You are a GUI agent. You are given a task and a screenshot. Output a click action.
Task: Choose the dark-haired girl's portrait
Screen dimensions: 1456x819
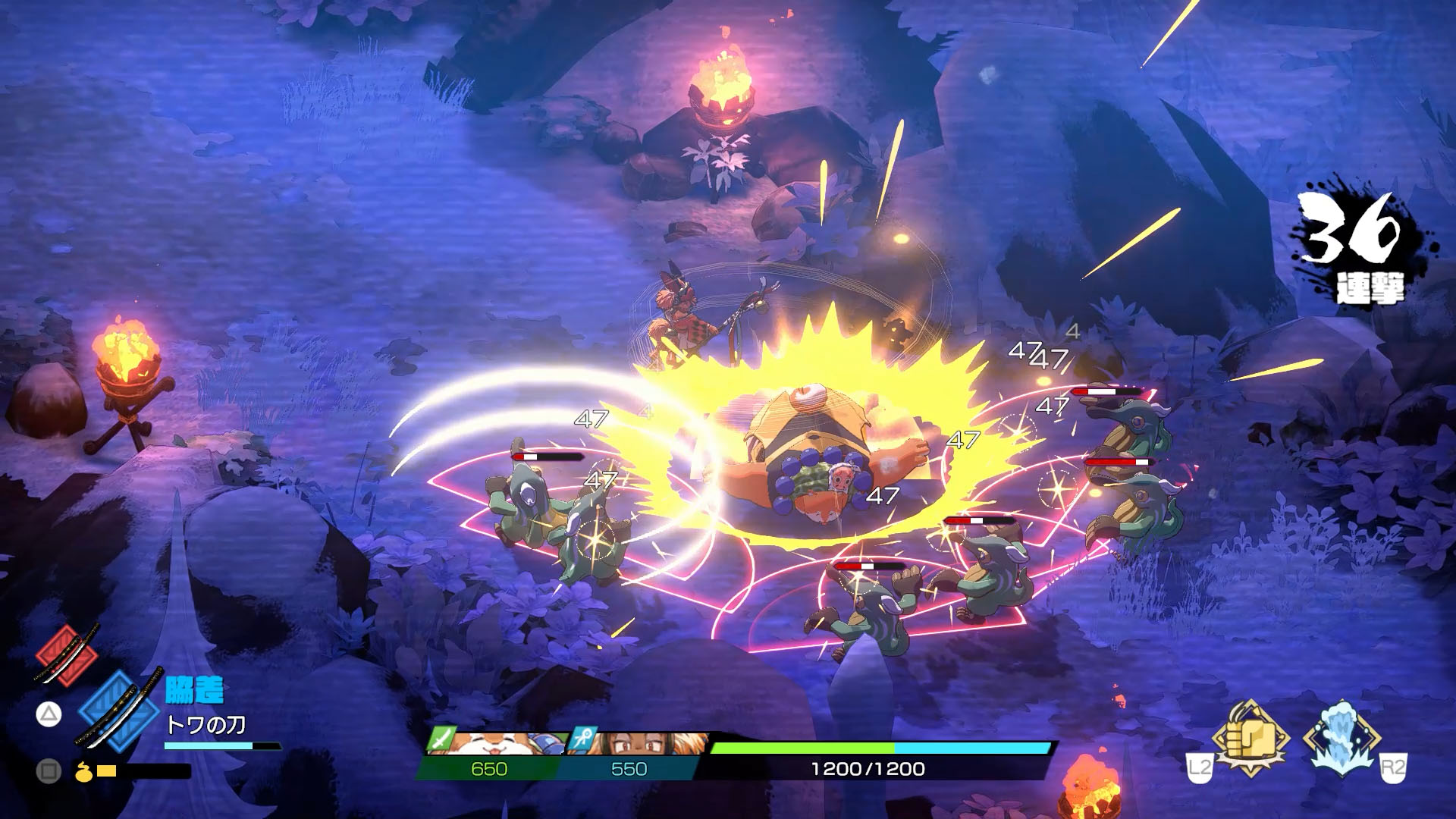[637, 742]
